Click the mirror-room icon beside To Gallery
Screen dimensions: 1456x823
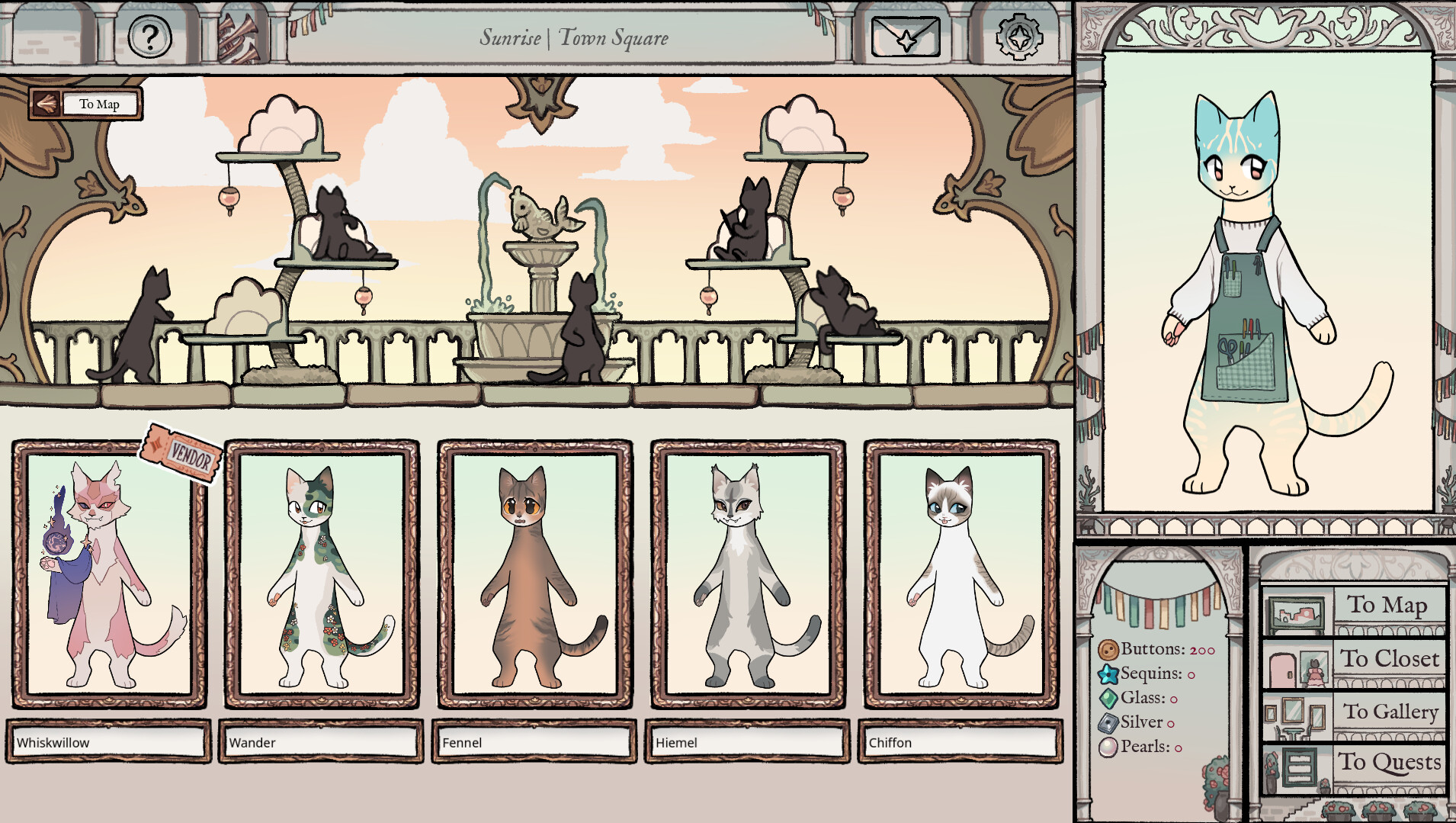click(1296, 715)
